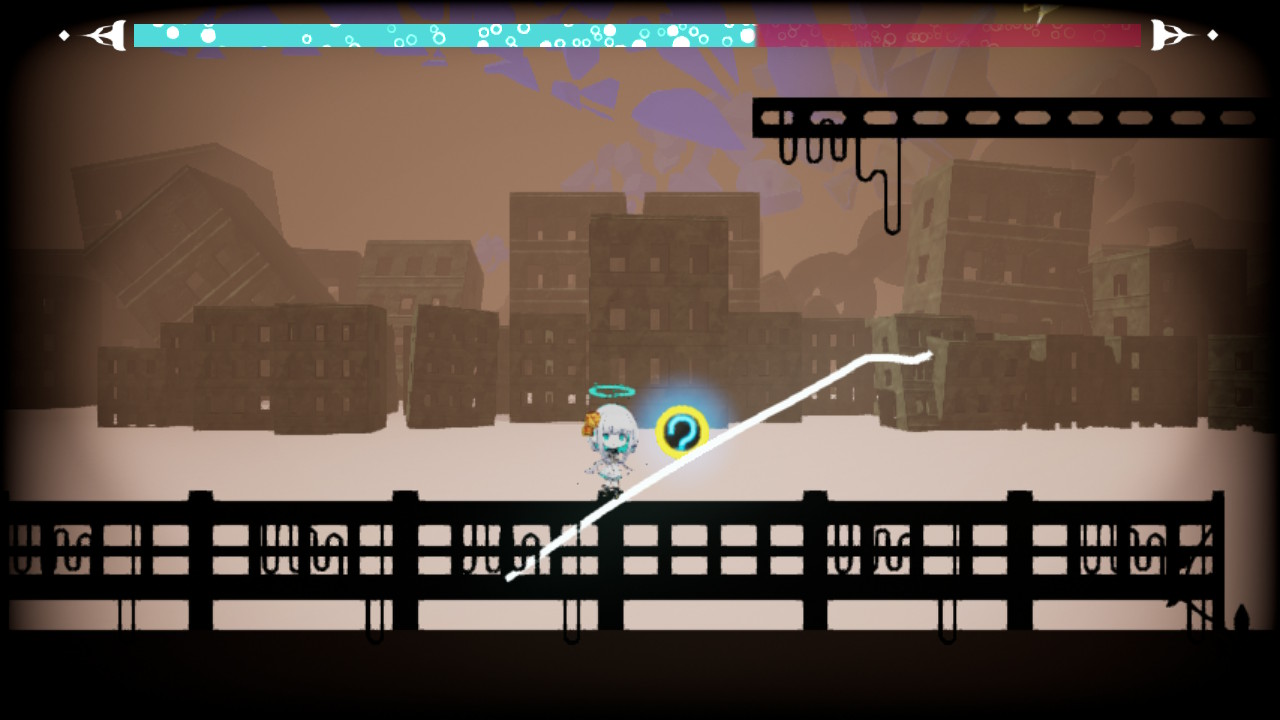1280x720 pixels.
Task: Click the bottom end of the white line
Action: [510, 578]
